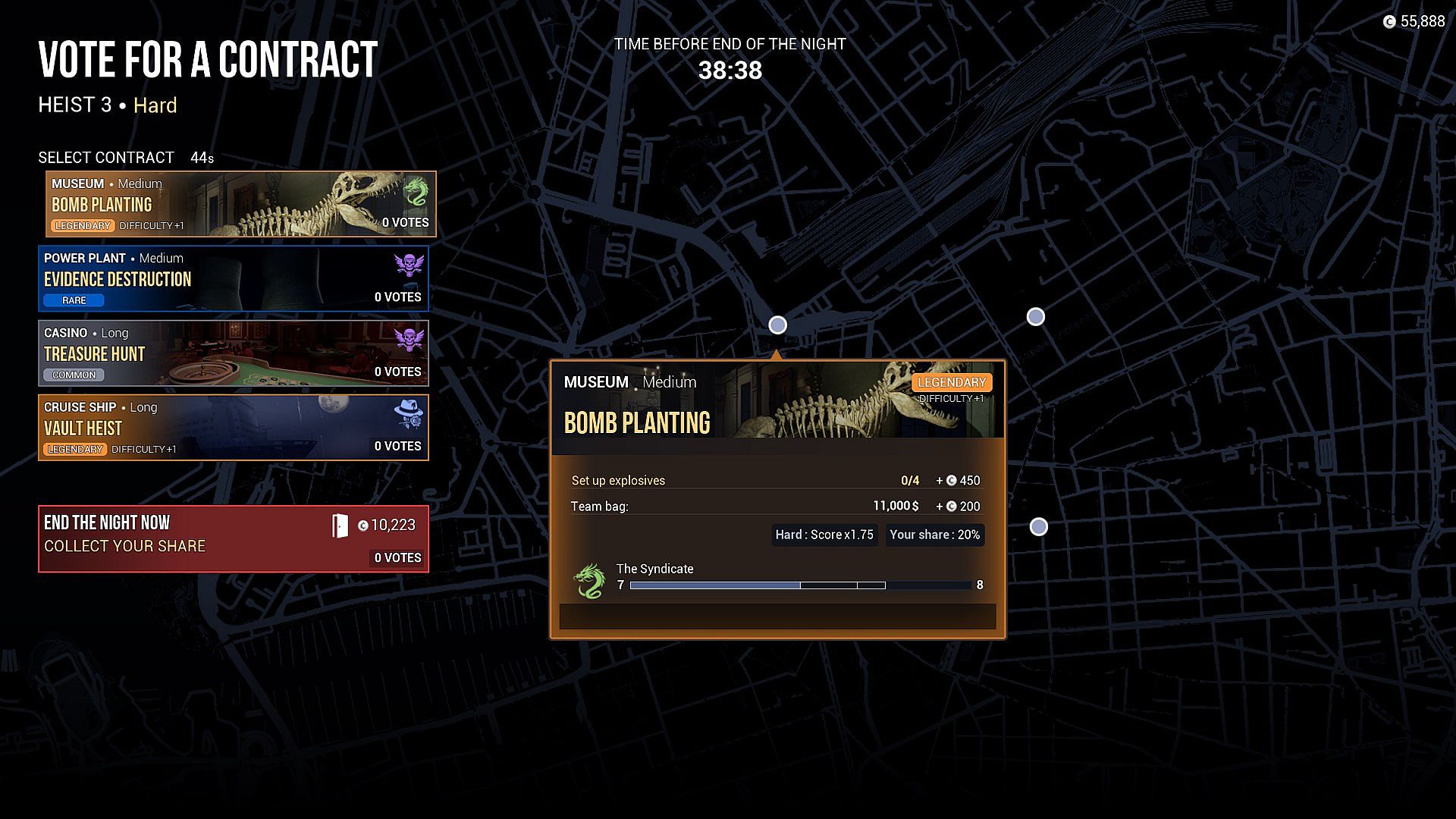Click the map marker above the Museum tooltip

pos(777,325)
